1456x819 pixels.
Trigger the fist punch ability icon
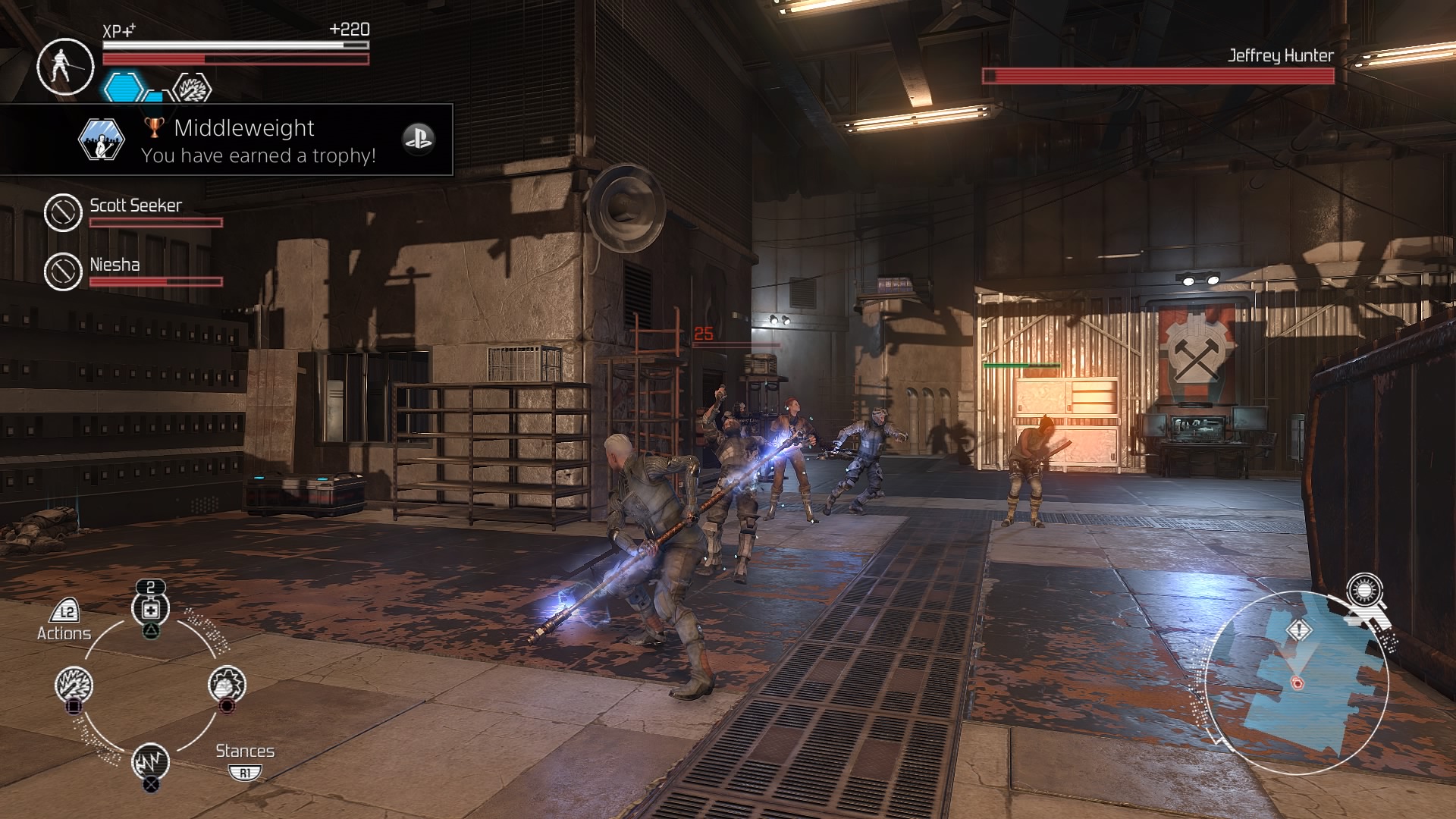coord(226,684)
